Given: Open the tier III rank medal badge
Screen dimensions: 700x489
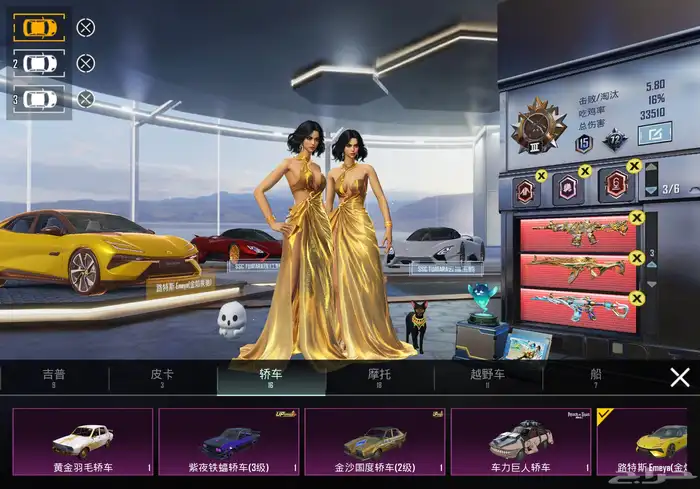Looking at the screenshot, I should [x=539, y=128].
